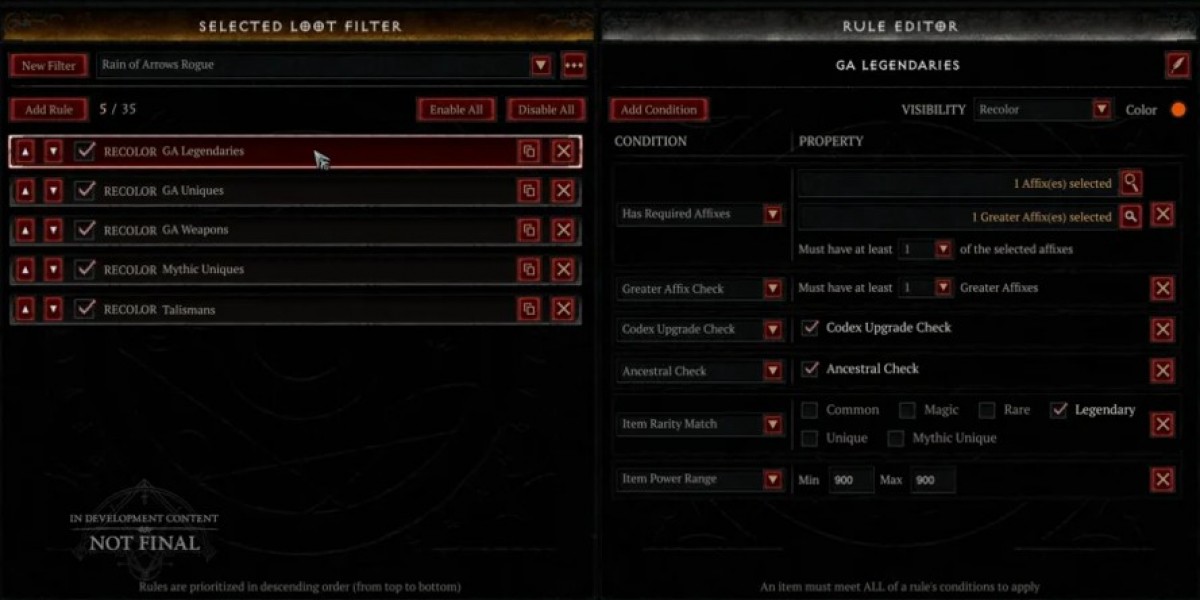This screenshot has height=600, width=1200.
Task: Pick the orange color swatch
Action: click(x=1178, y=110)
